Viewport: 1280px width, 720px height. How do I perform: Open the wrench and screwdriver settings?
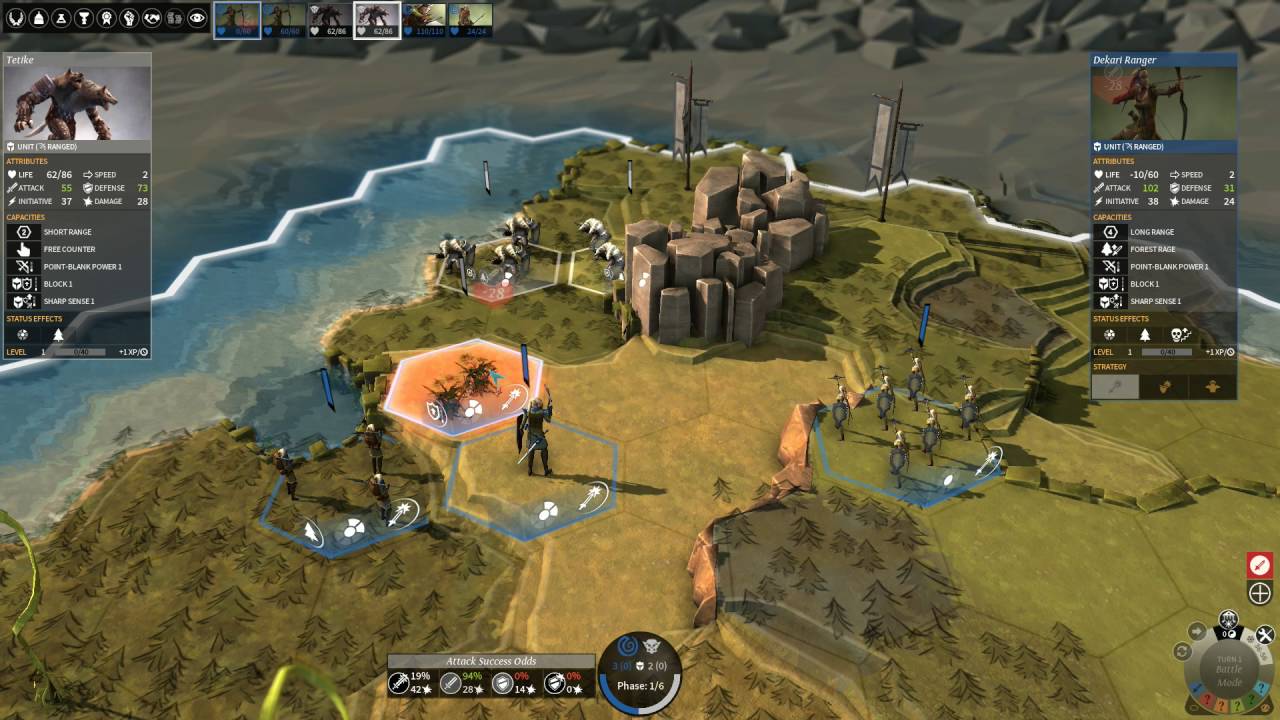(x=1265, y=635)
